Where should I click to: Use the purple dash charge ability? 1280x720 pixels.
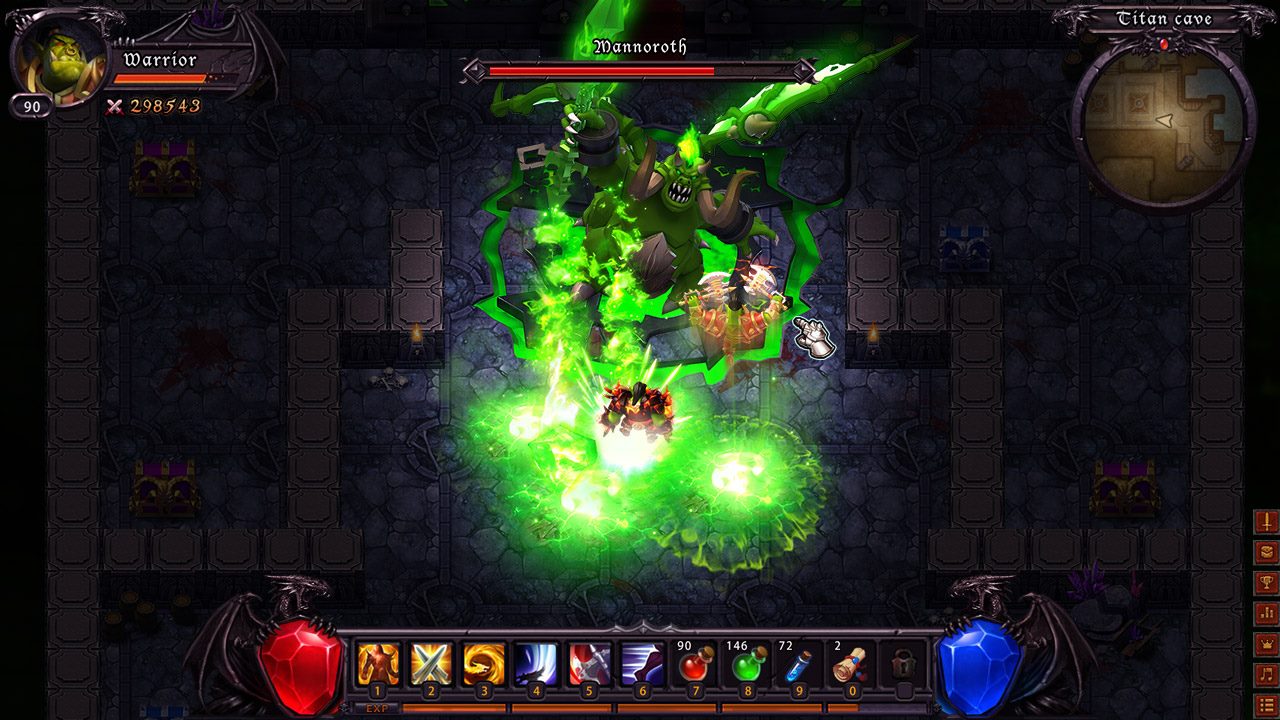(x=641, y=664)
